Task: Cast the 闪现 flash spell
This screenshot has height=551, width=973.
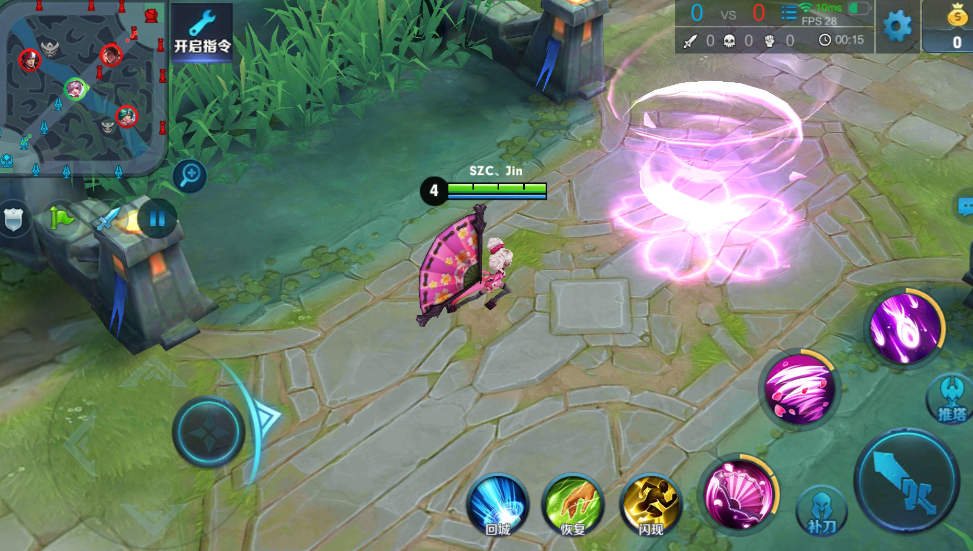Action: 650,504
